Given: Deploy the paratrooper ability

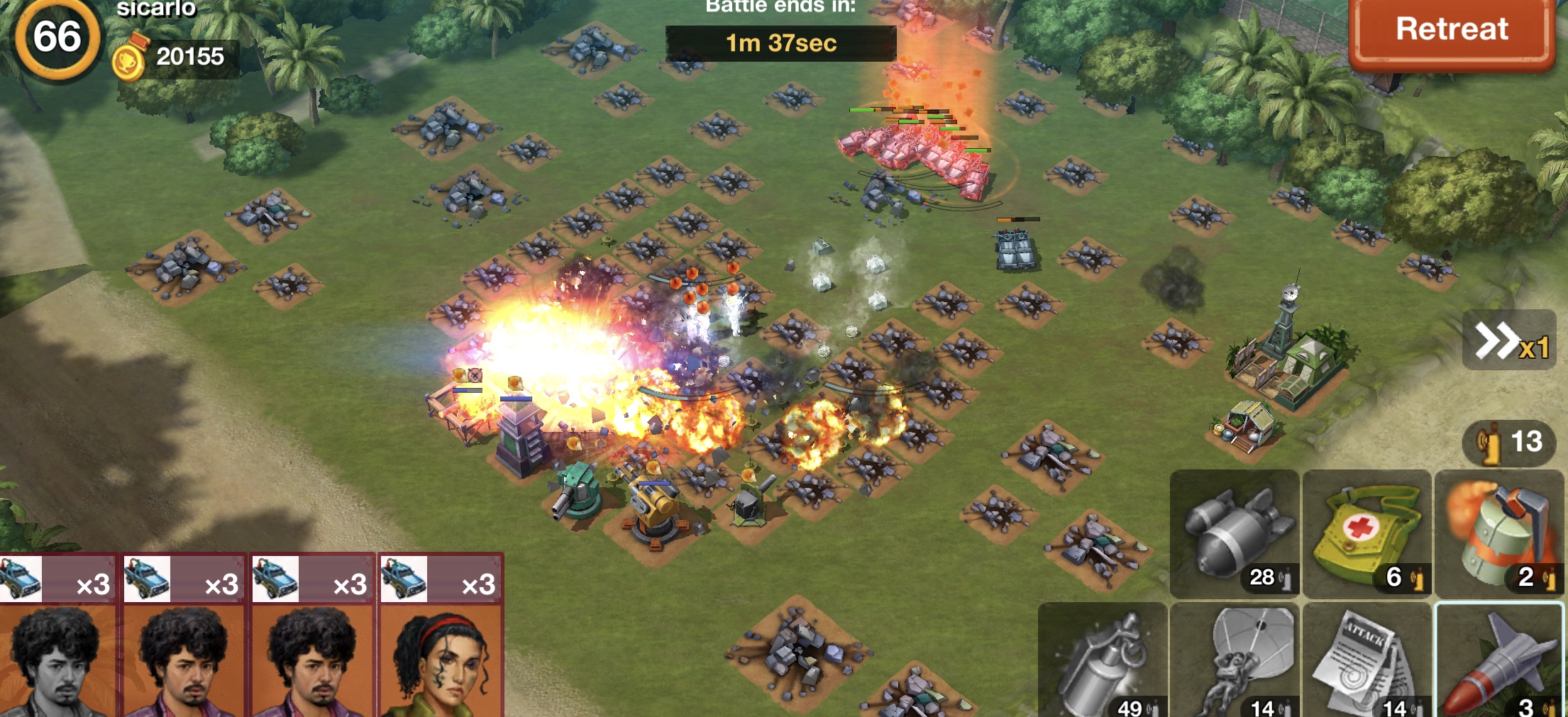Looking at the screenshot, I should click(x=1235, y=661).
